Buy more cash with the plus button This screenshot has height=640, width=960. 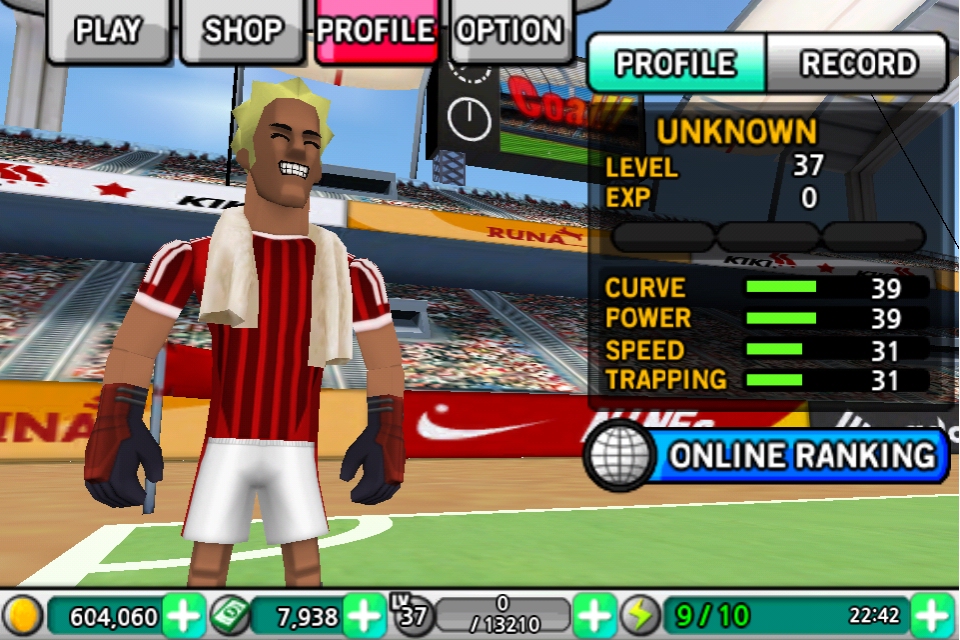pyautogui.click(x=363, y=614)
